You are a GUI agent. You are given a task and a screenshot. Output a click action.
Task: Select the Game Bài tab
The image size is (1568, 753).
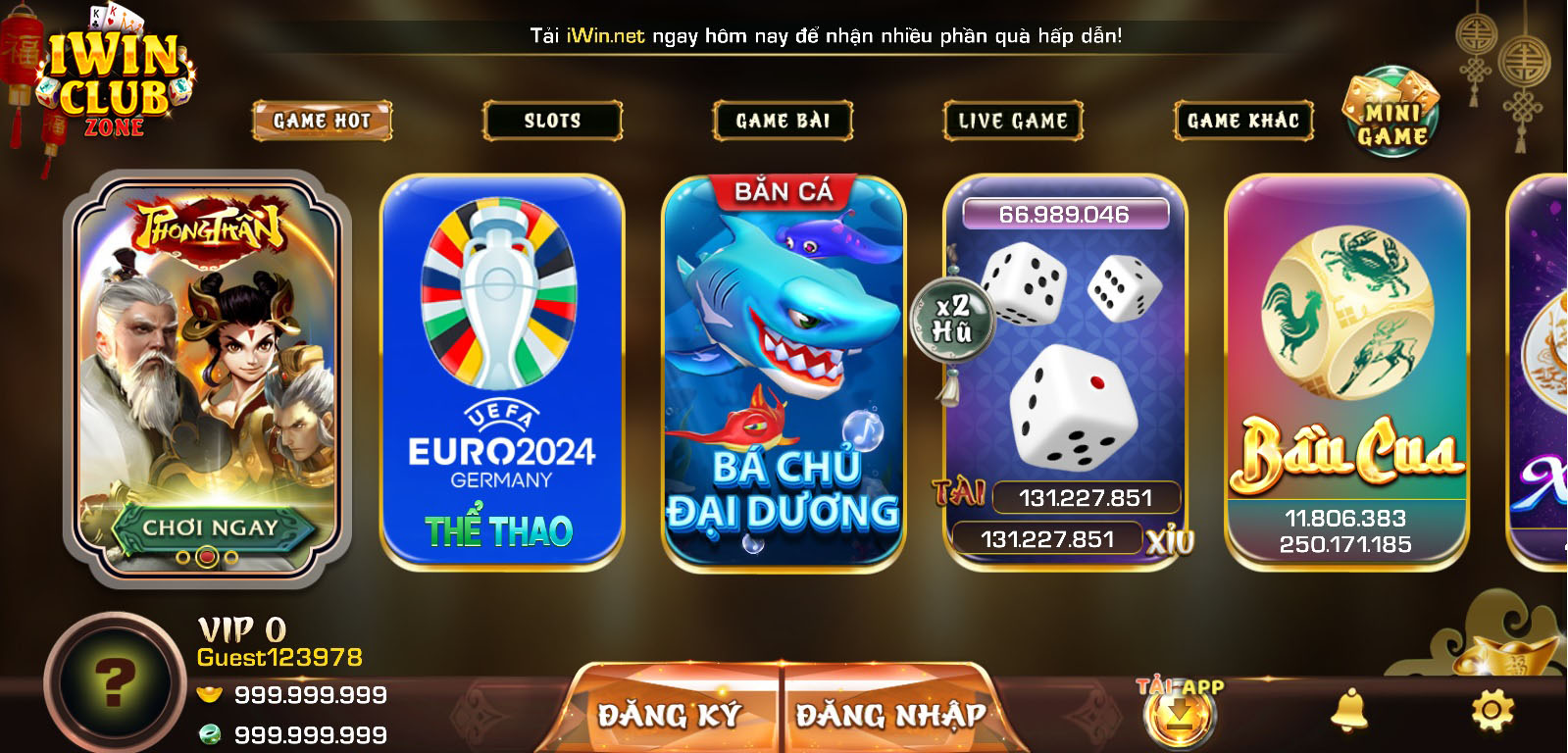(x=783, y=122)
